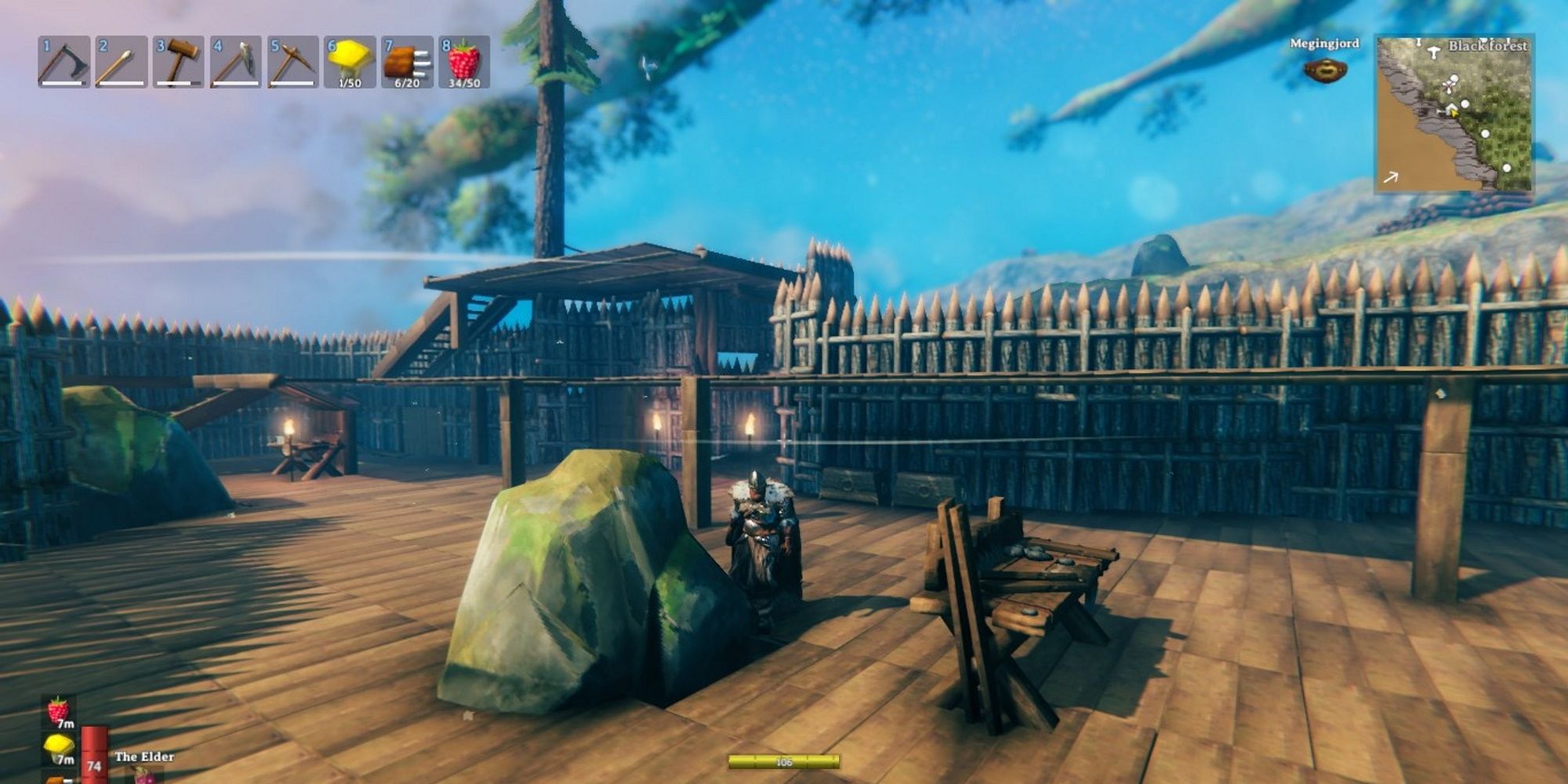The height and width of the screenshot is (784, 1568).
Task: Click The Elder name label
Action: pos(144,757)
